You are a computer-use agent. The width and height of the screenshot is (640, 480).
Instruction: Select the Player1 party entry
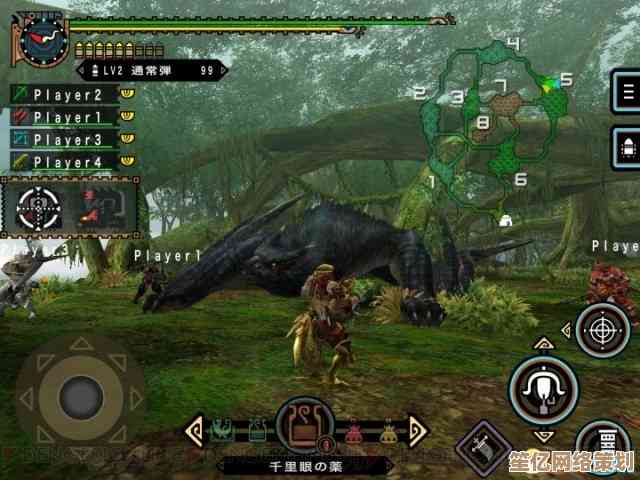point(68,117)
